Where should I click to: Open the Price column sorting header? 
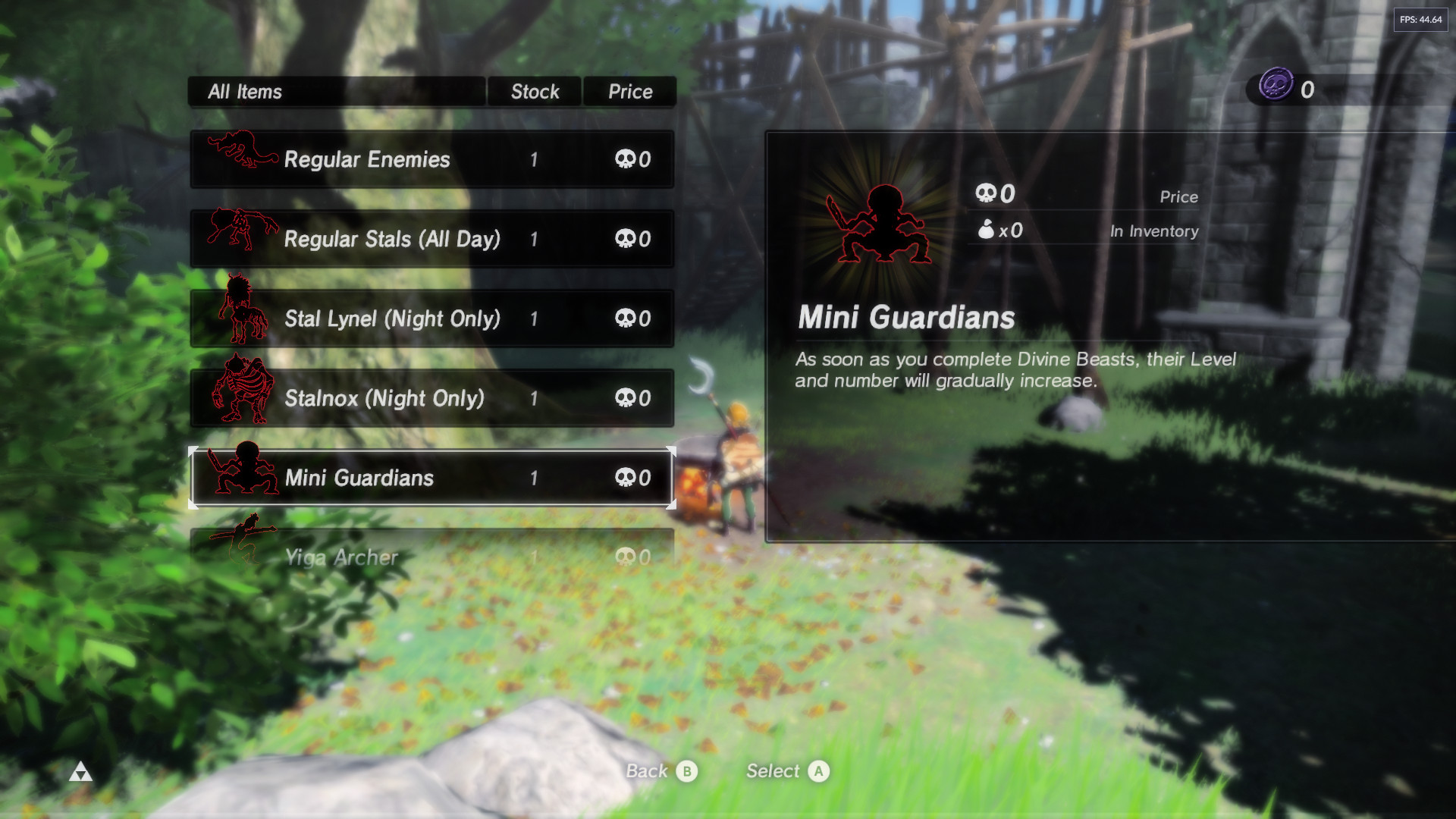point(629,91)
